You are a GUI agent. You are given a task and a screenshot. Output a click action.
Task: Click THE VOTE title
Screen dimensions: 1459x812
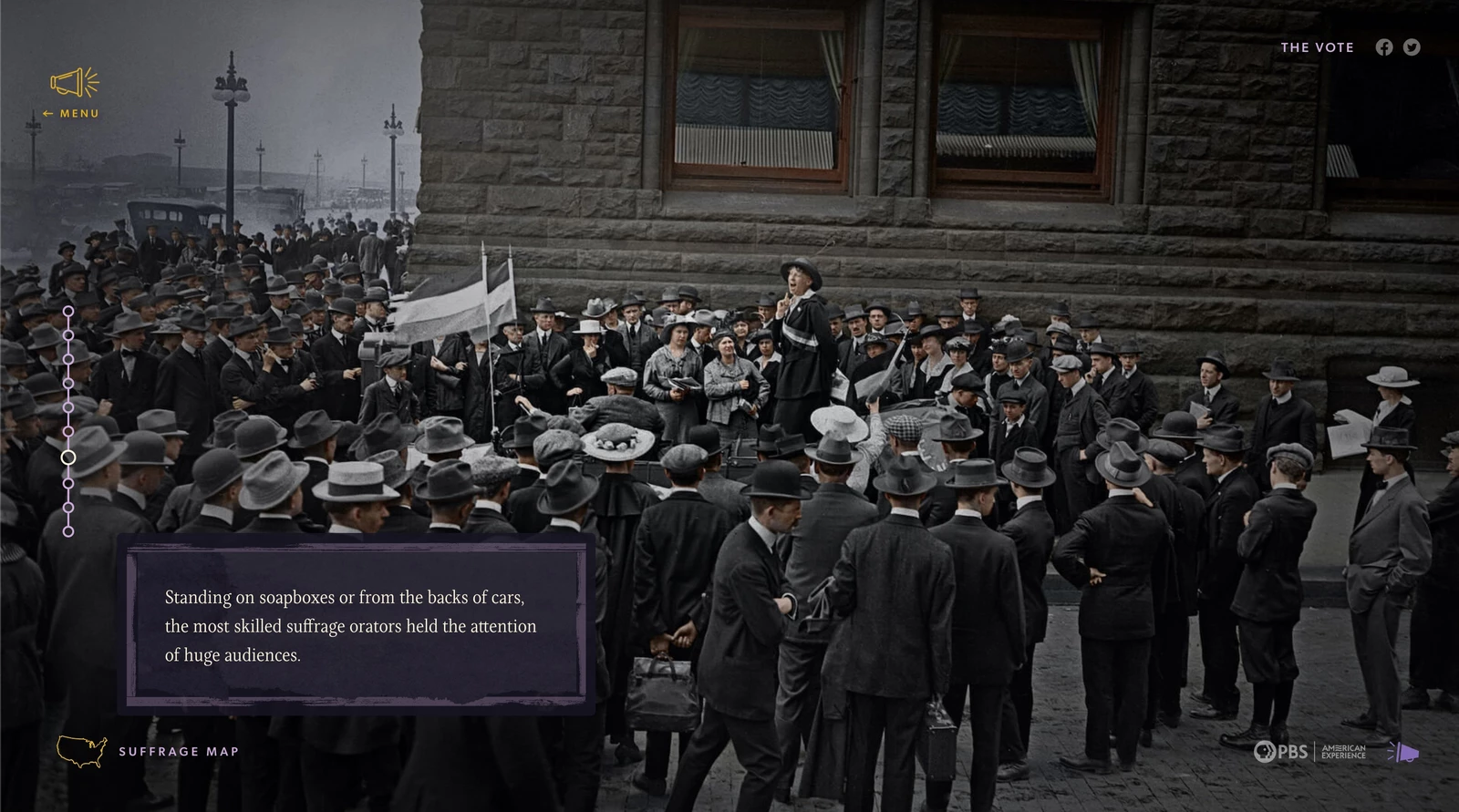(1317, 47)
